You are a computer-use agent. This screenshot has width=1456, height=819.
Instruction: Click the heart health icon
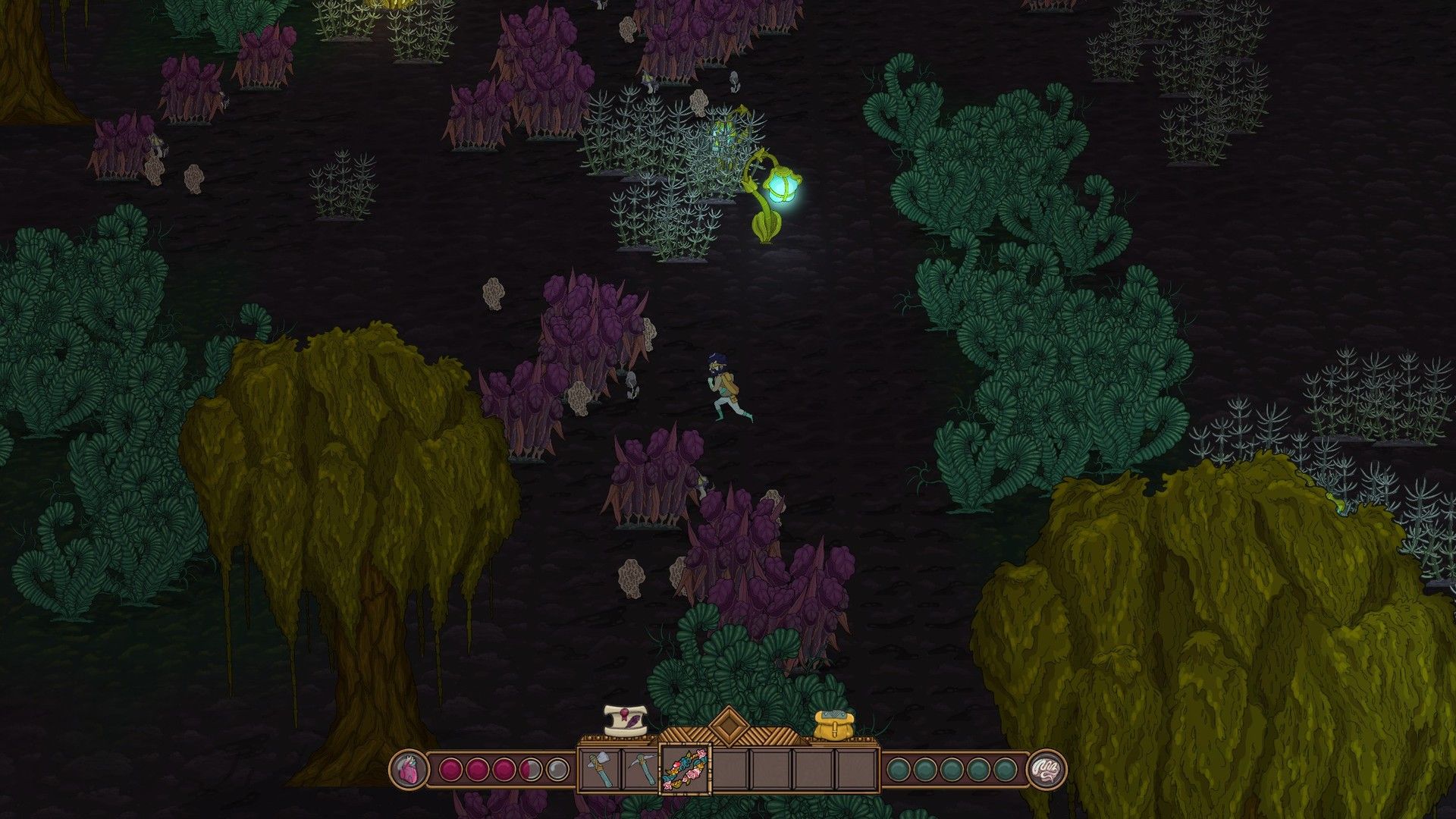pos(407,770)
